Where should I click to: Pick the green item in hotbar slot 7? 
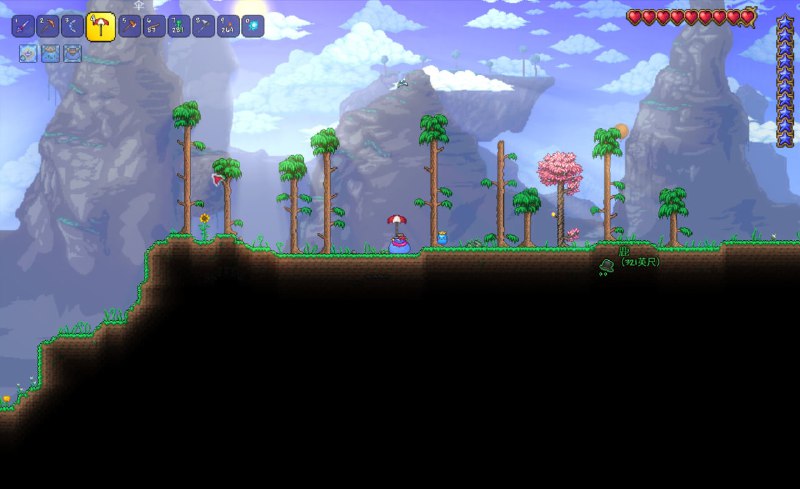point(178,26)
